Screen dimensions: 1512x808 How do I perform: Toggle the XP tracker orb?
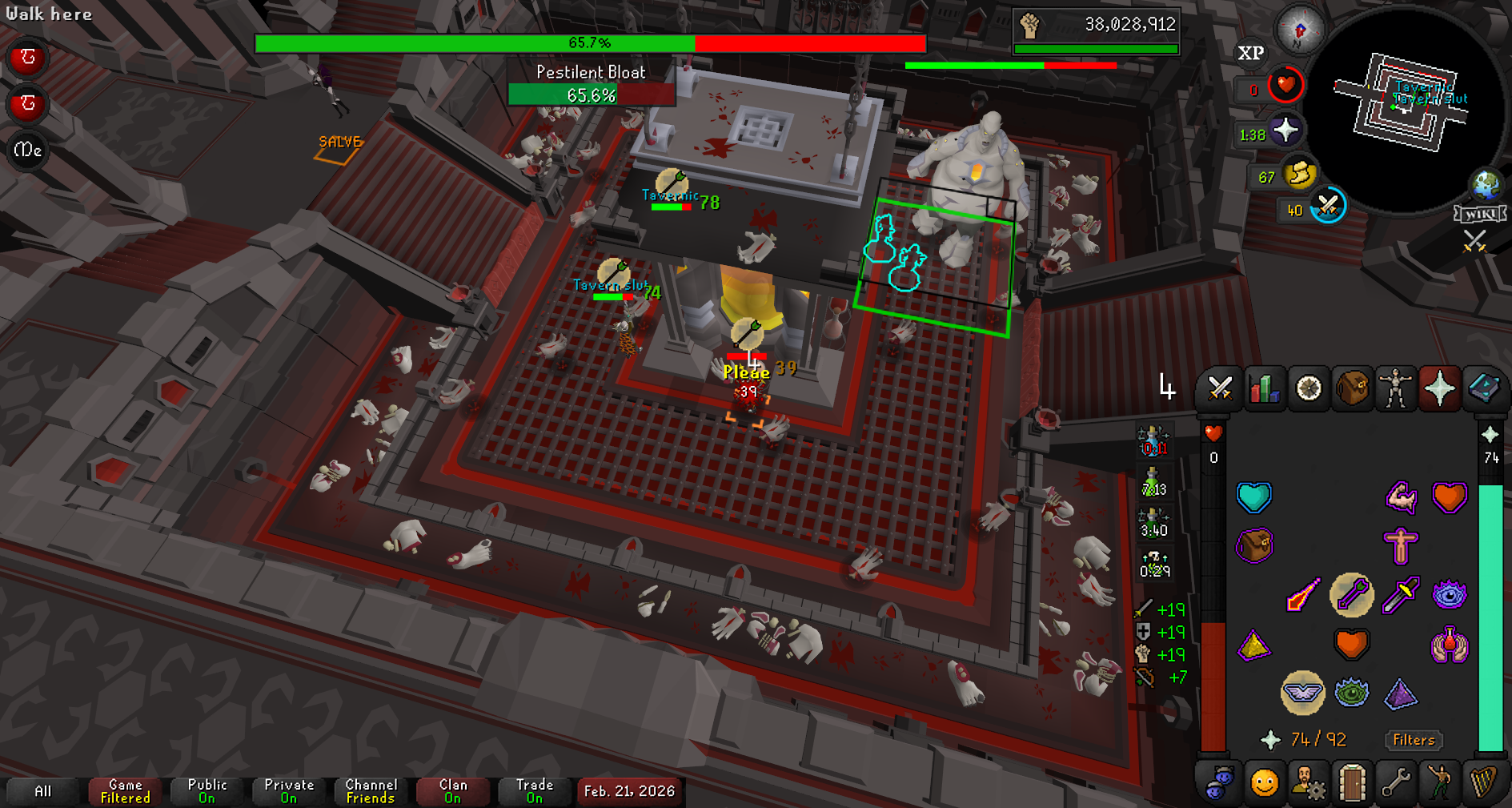pyautogui.click(x=1251, y=53)
